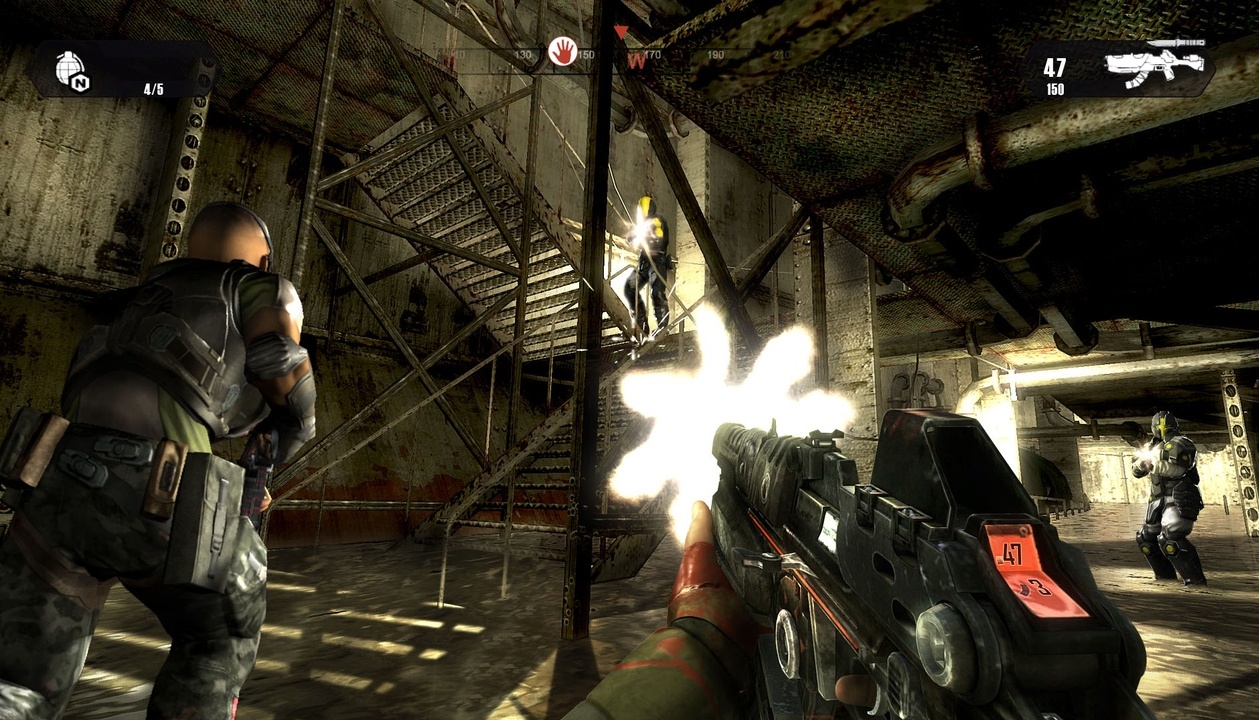Click the assault rifle weapon icon
Viewport: 1259px width, 720px height.
tap(1154, 65)
